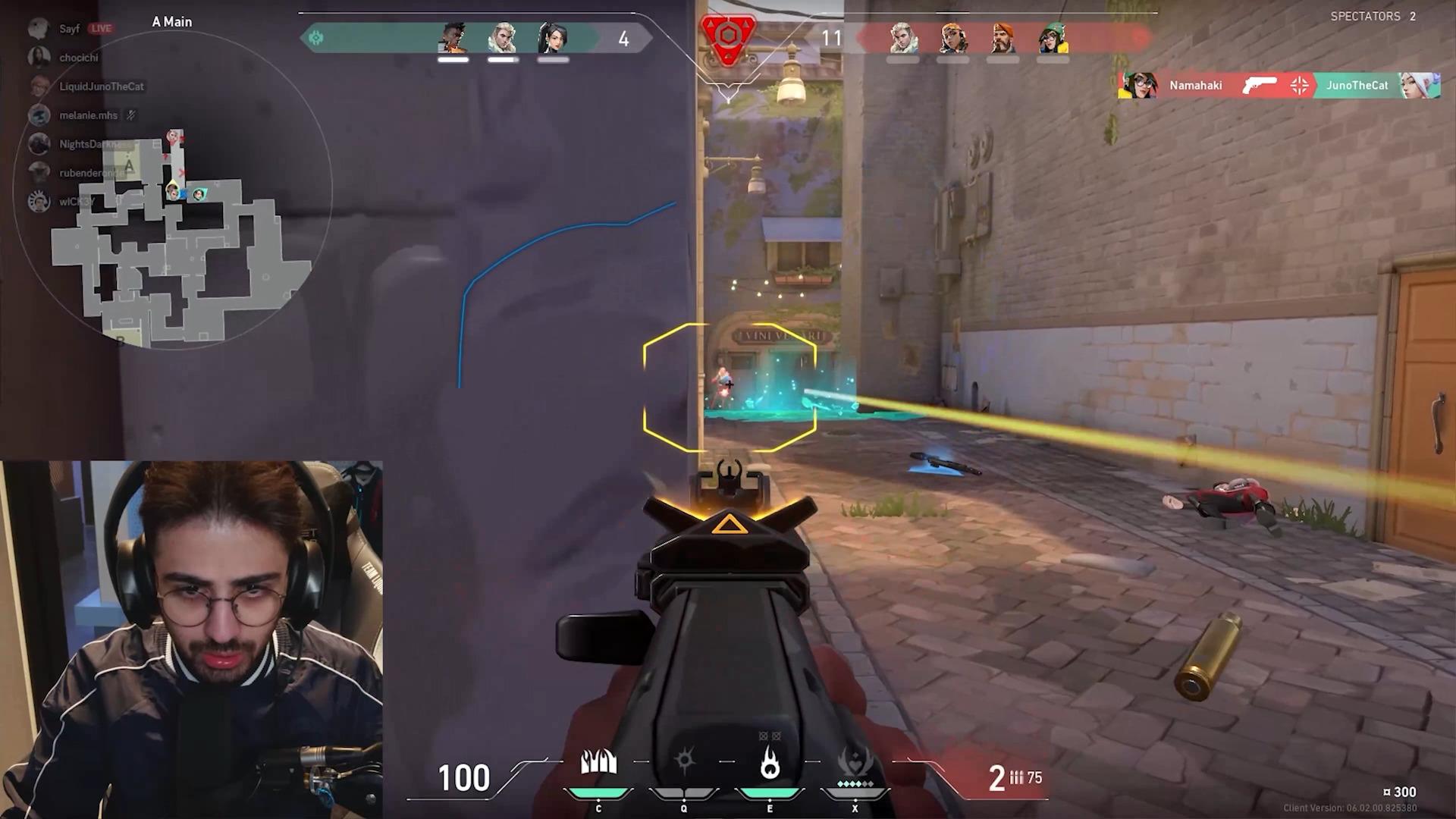
Task: Select Sayf in the voice overlay list
Action: click(x=69, y=29)
